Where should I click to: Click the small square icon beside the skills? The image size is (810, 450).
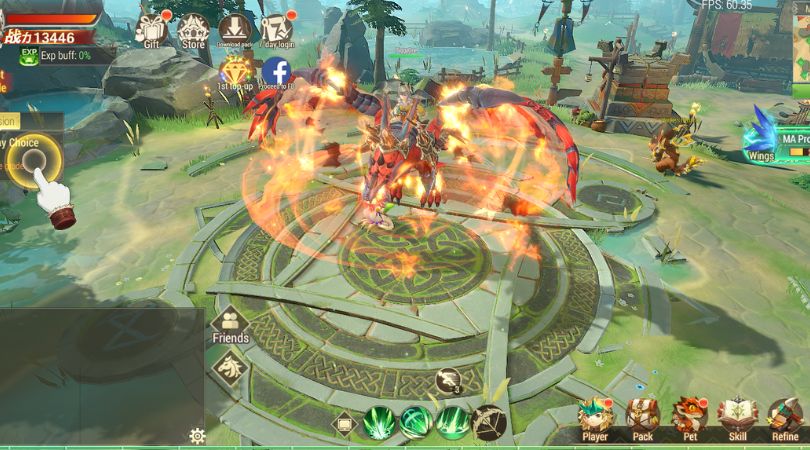(345, 424)
